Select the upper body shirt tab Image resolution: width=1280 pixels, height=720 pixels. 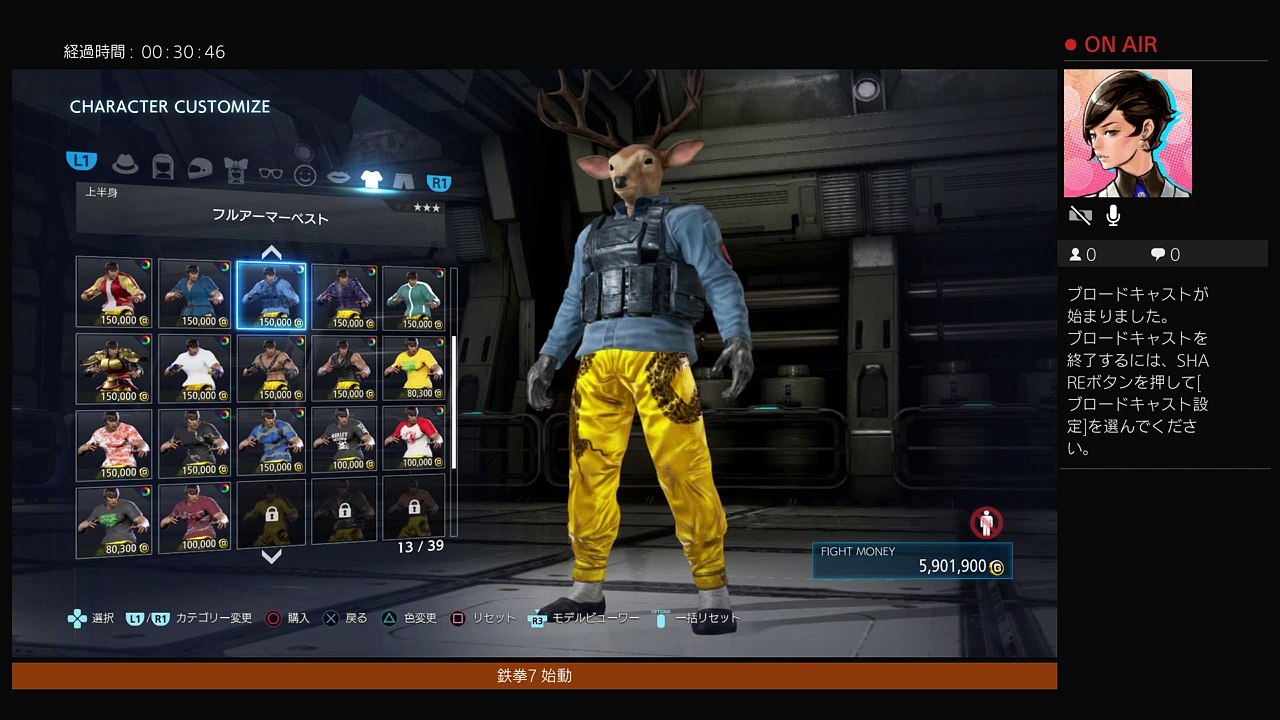click(372, 179)
